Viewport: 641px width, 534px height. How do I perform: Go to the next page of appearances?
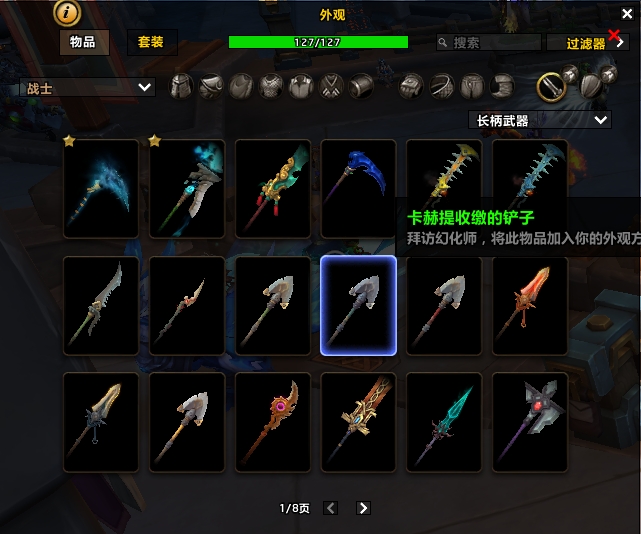point(363,508)
